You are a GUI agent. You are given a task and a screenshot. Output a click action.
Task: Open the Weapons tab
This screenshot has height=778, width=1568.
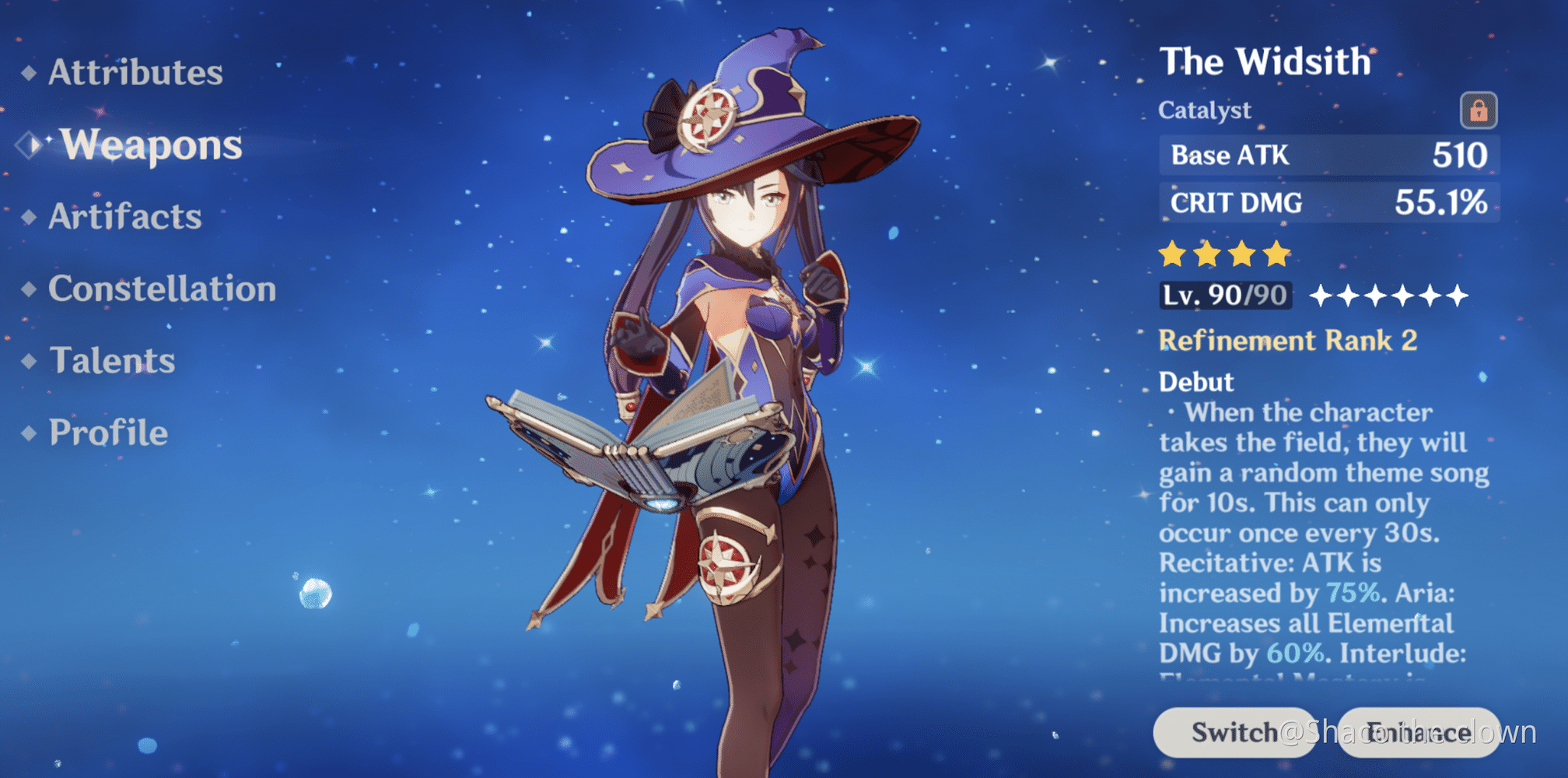click(x=152, y=145)
